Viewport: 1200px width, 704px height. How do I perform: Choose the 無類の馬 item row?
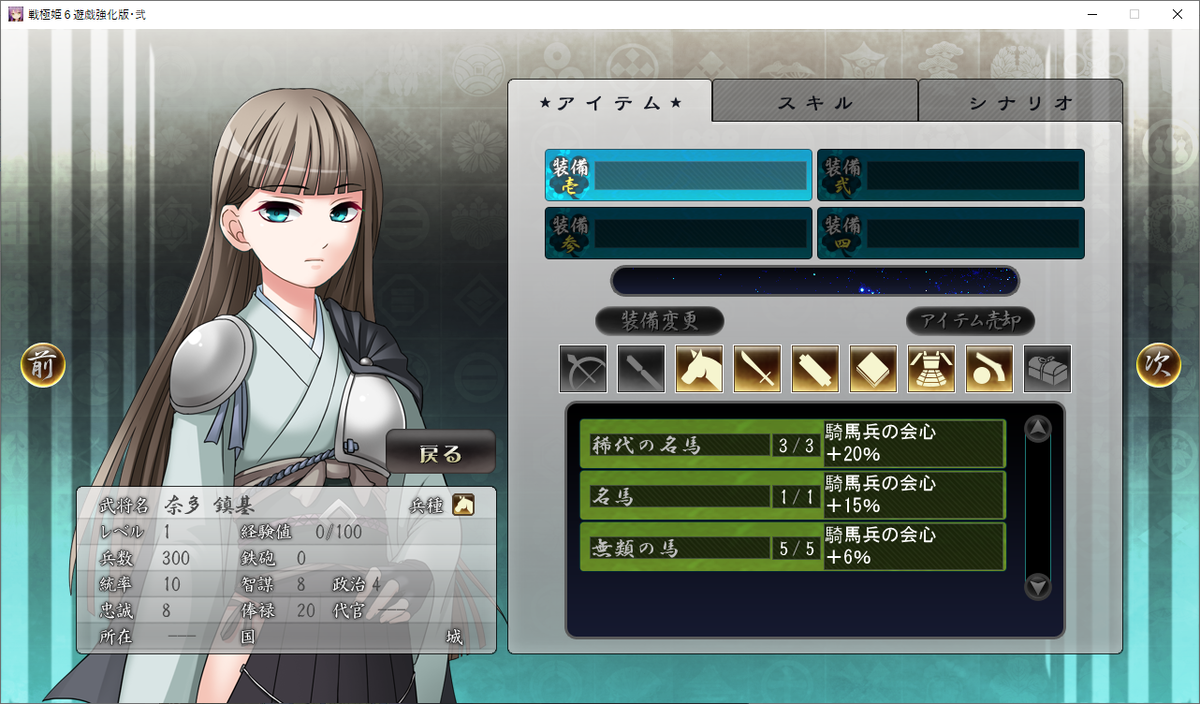point(792,546)
